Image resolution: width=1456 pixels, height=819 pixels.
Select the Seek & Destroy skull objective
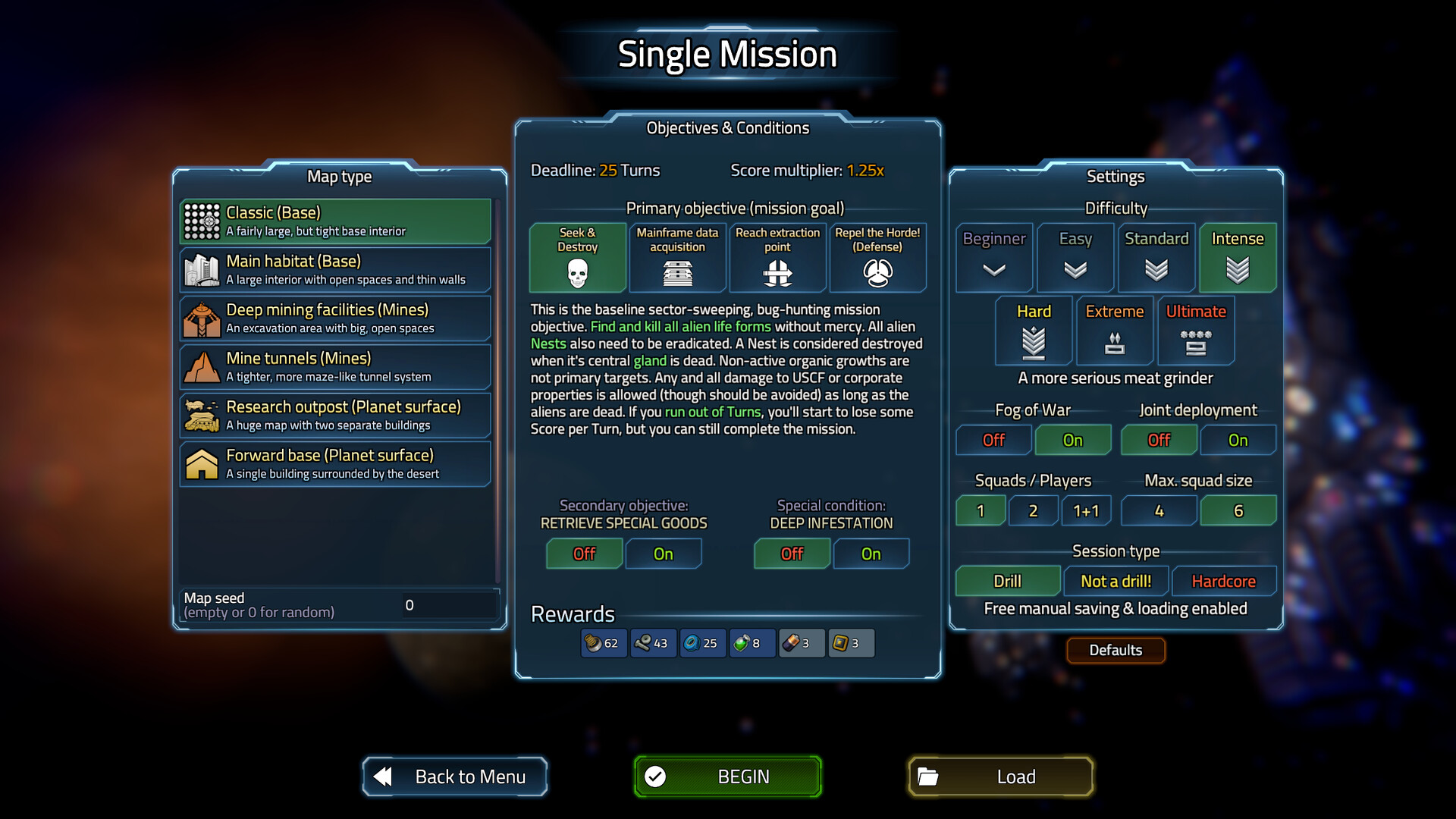[577, 258]
